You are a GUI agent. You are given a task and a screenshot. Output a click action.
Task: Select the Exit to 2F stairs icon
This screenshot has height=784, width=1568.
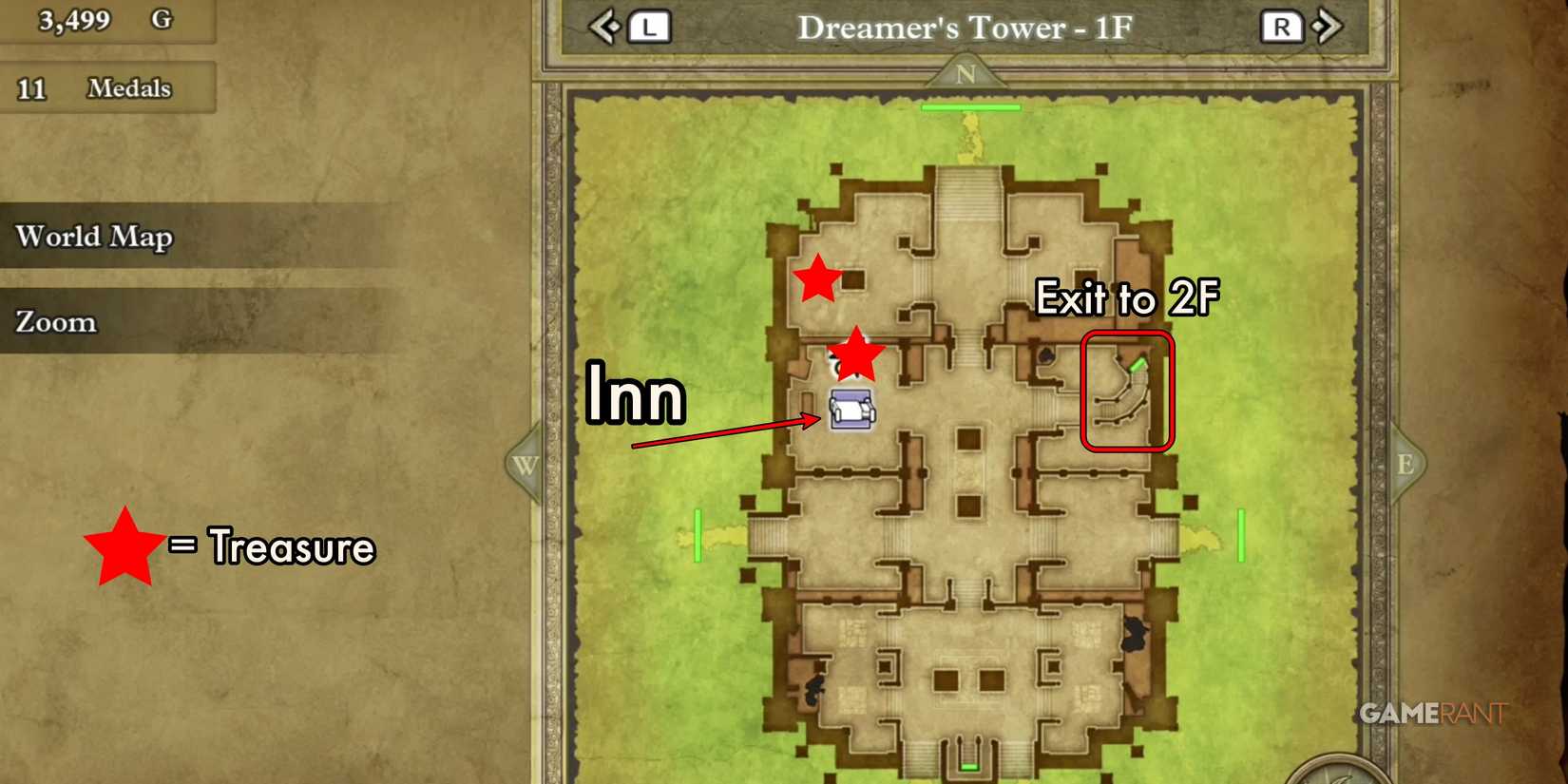tap(1126, 392)
